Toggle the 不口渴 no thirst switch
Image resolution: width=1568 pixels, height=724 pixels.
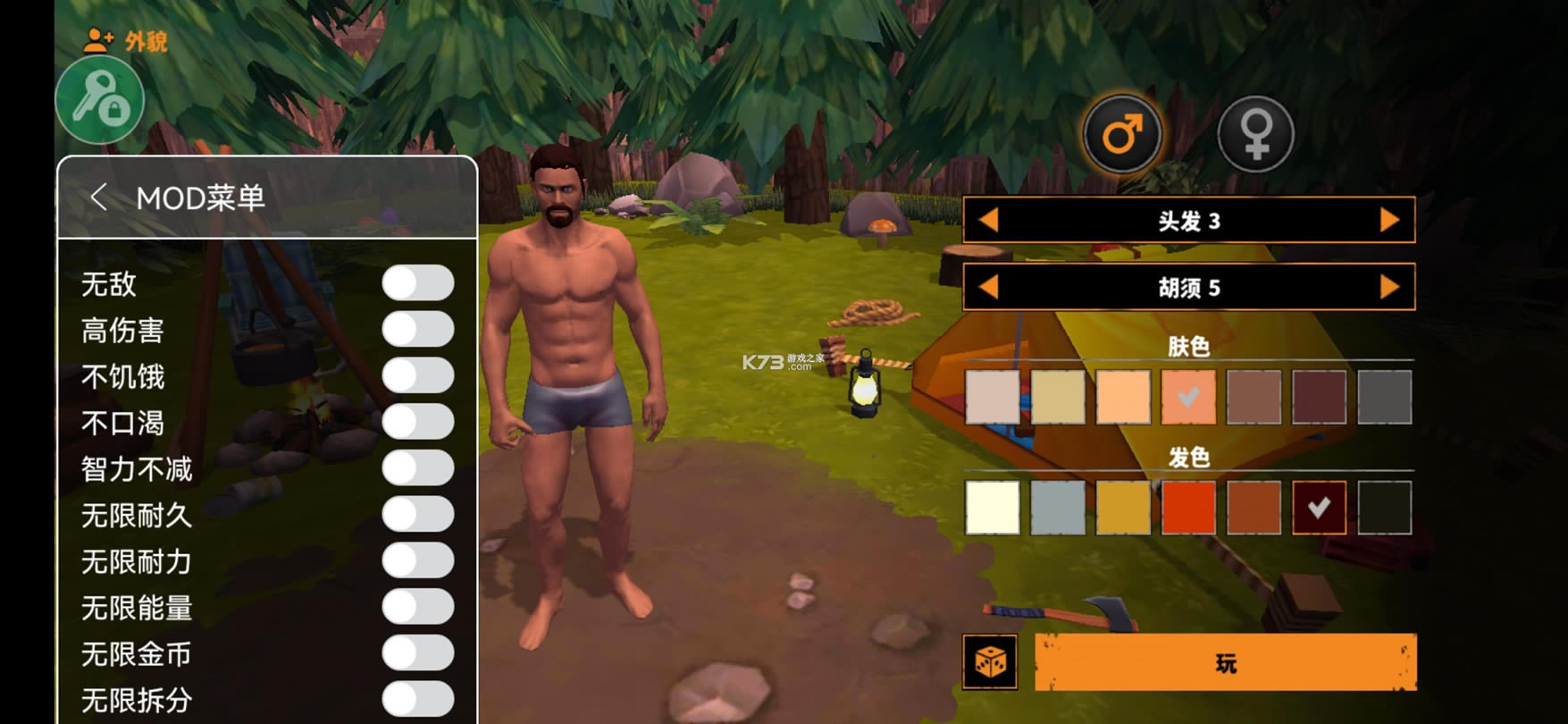(417, 422)
